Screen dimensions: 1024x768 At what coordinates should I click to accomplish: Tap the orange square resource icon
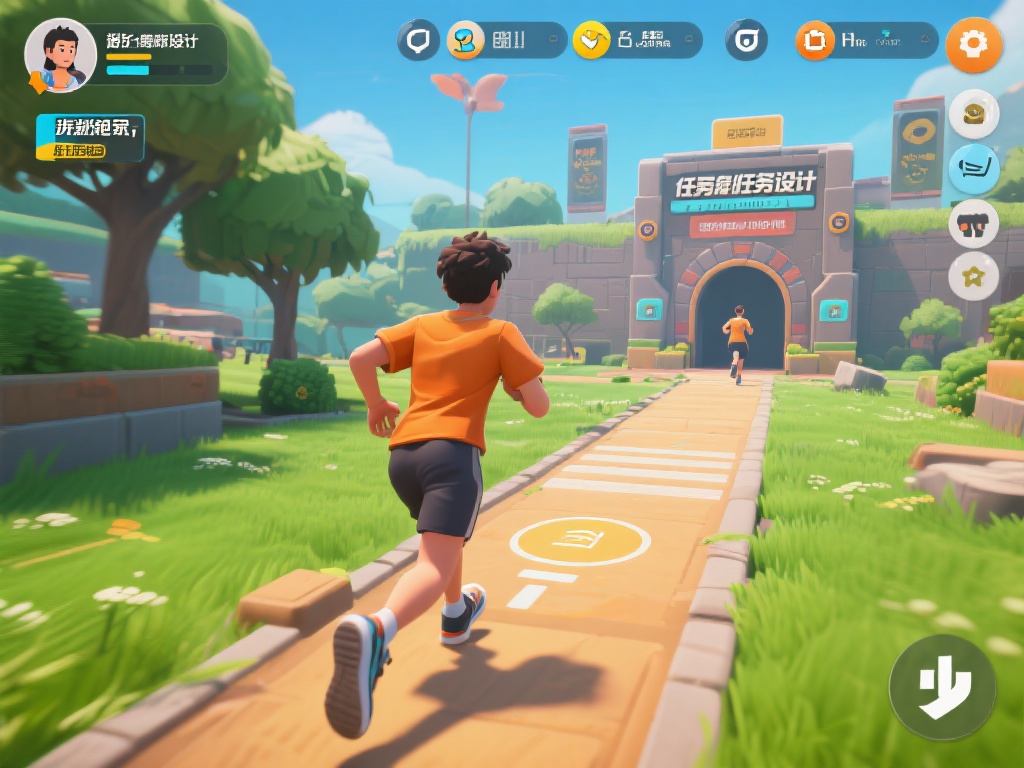pos(815,40)
